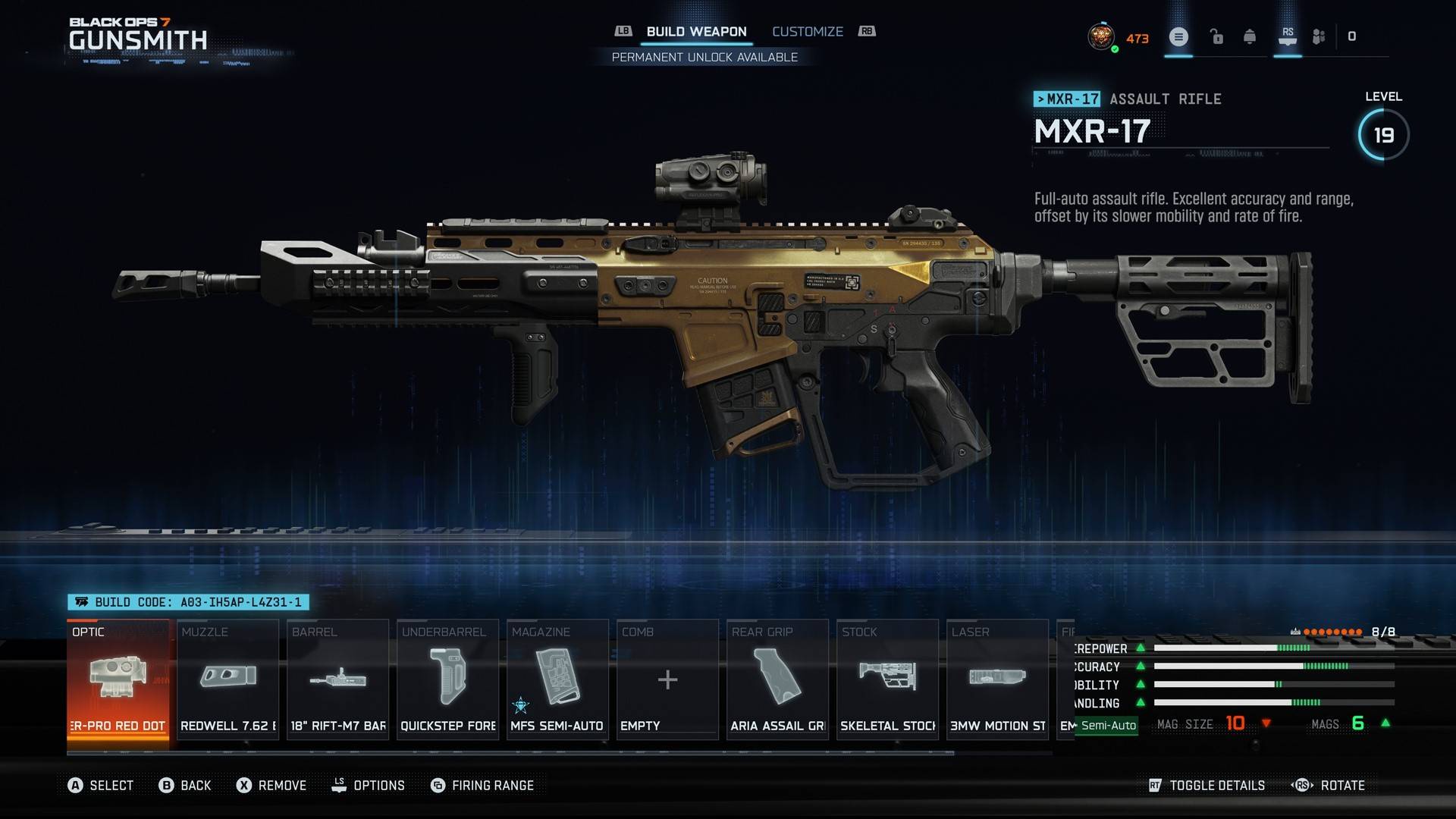Screen dimensions: 1456x819
Task: Open the Optic red dot attachment slot
Action: 118,679
